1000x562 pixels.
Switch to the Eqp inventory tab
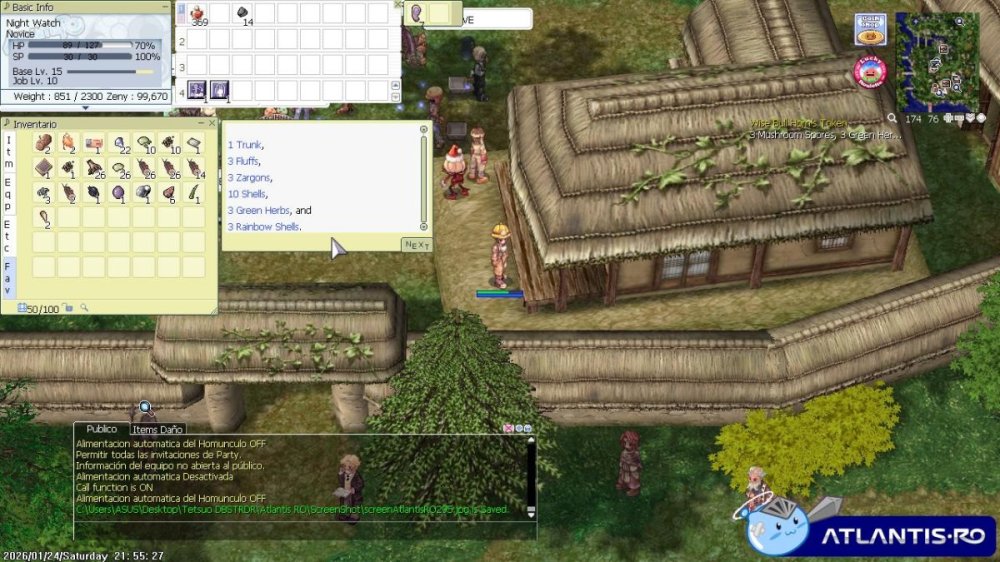8,197
